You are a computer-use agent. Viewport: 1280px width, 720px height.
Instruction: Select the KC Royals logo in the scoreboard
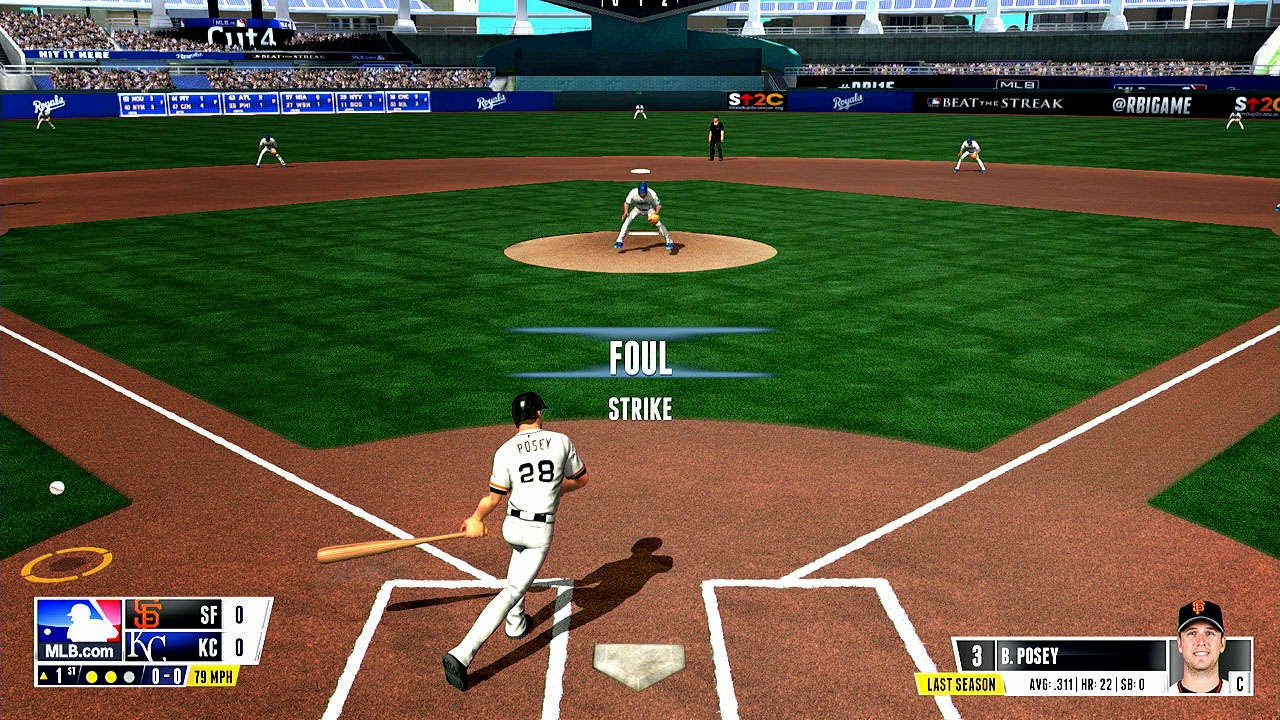147,644
